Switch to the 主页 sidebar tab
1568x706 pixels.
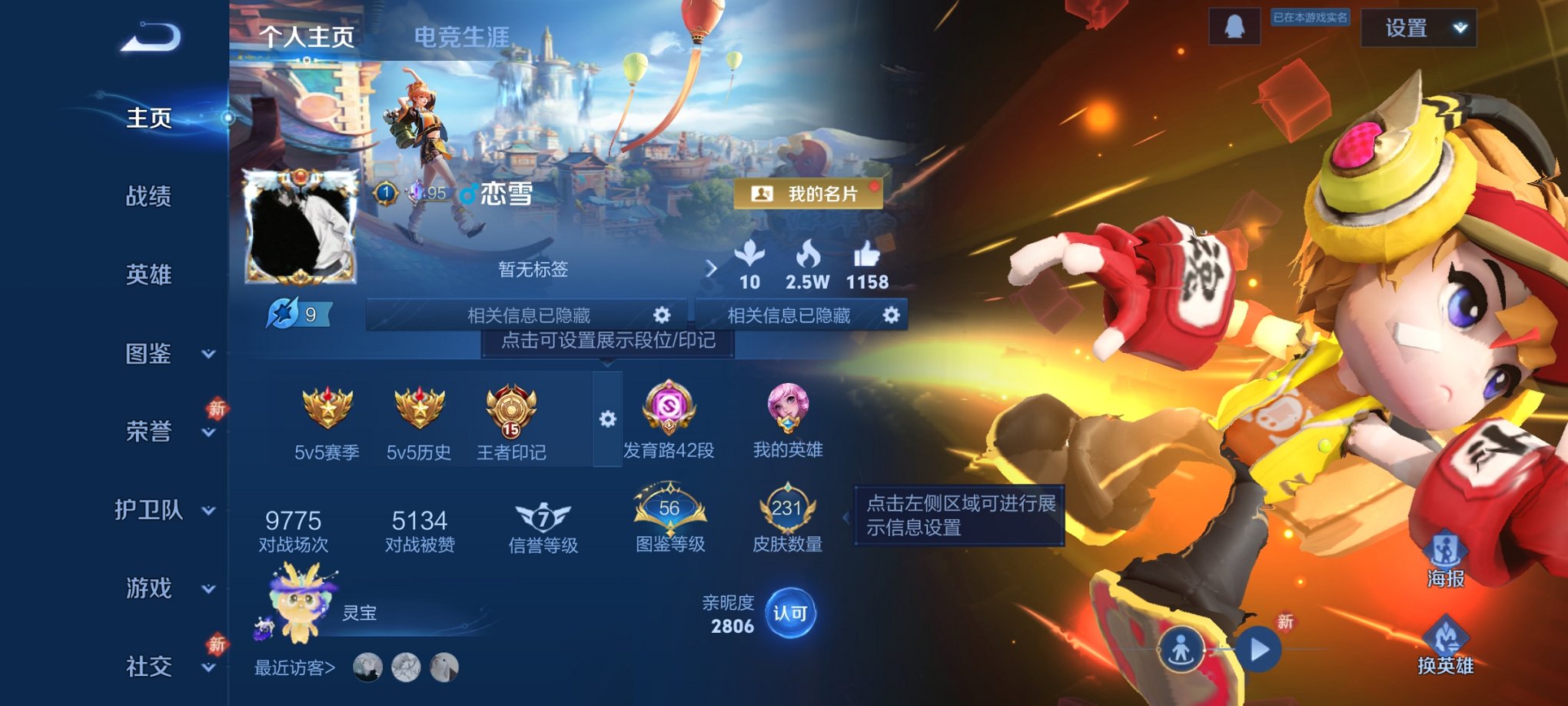coord(148,119)
